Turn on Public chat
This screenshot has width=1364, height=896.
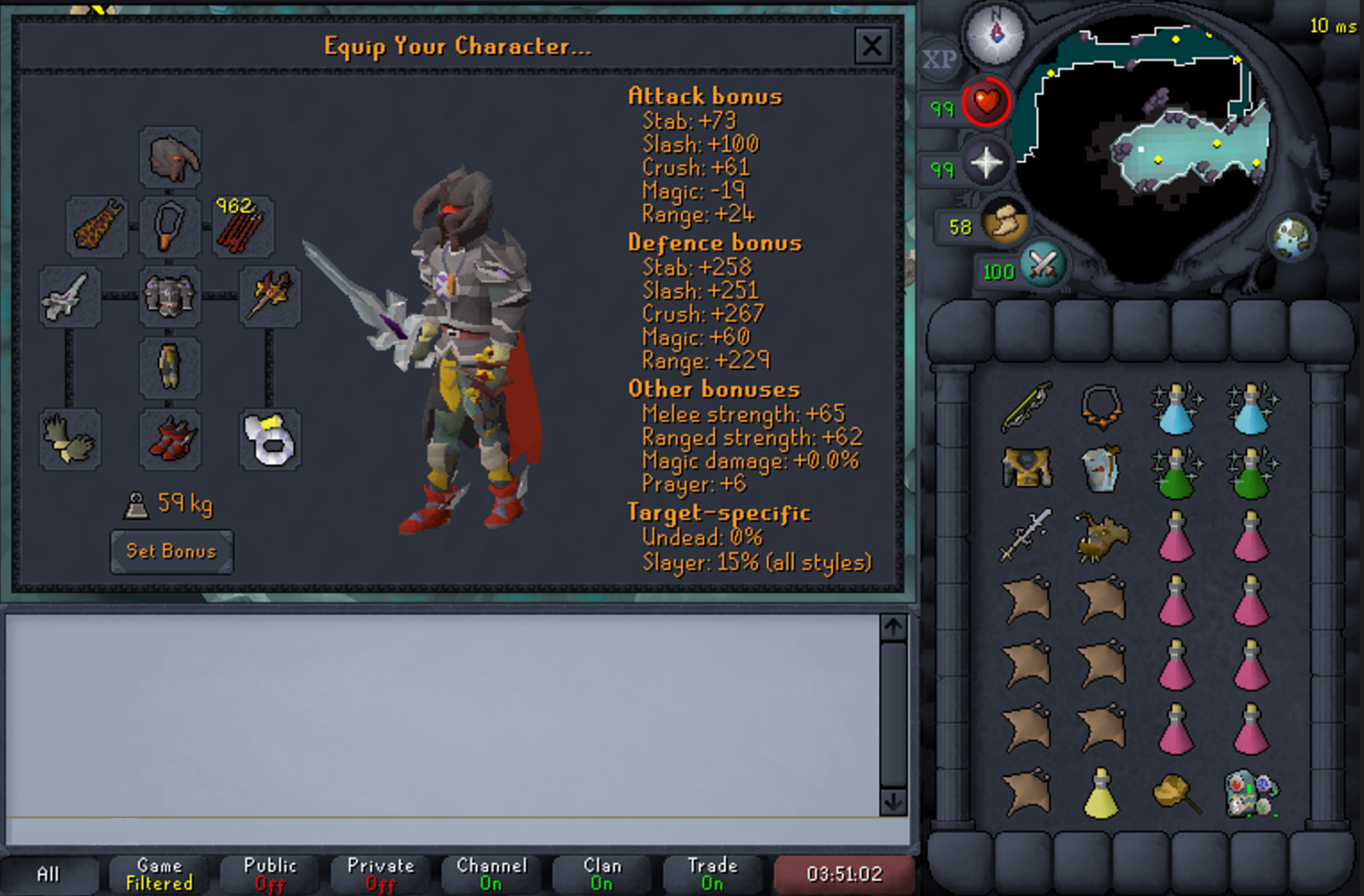269,873
